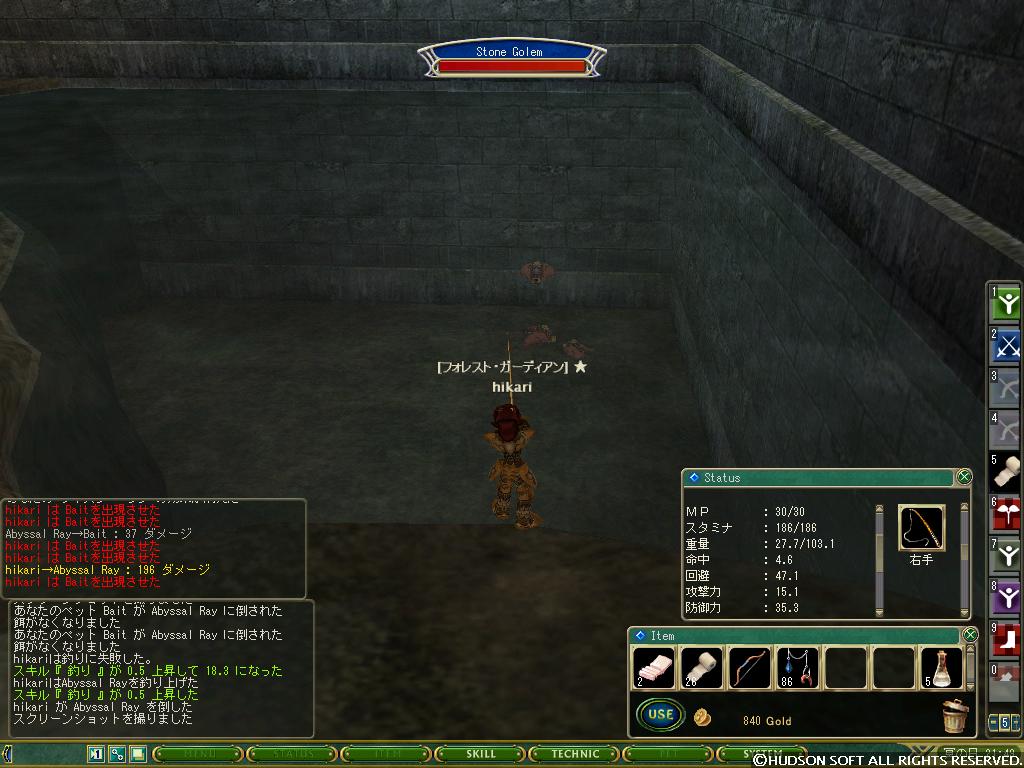Select the fishing lure item stack

[797, 668]
